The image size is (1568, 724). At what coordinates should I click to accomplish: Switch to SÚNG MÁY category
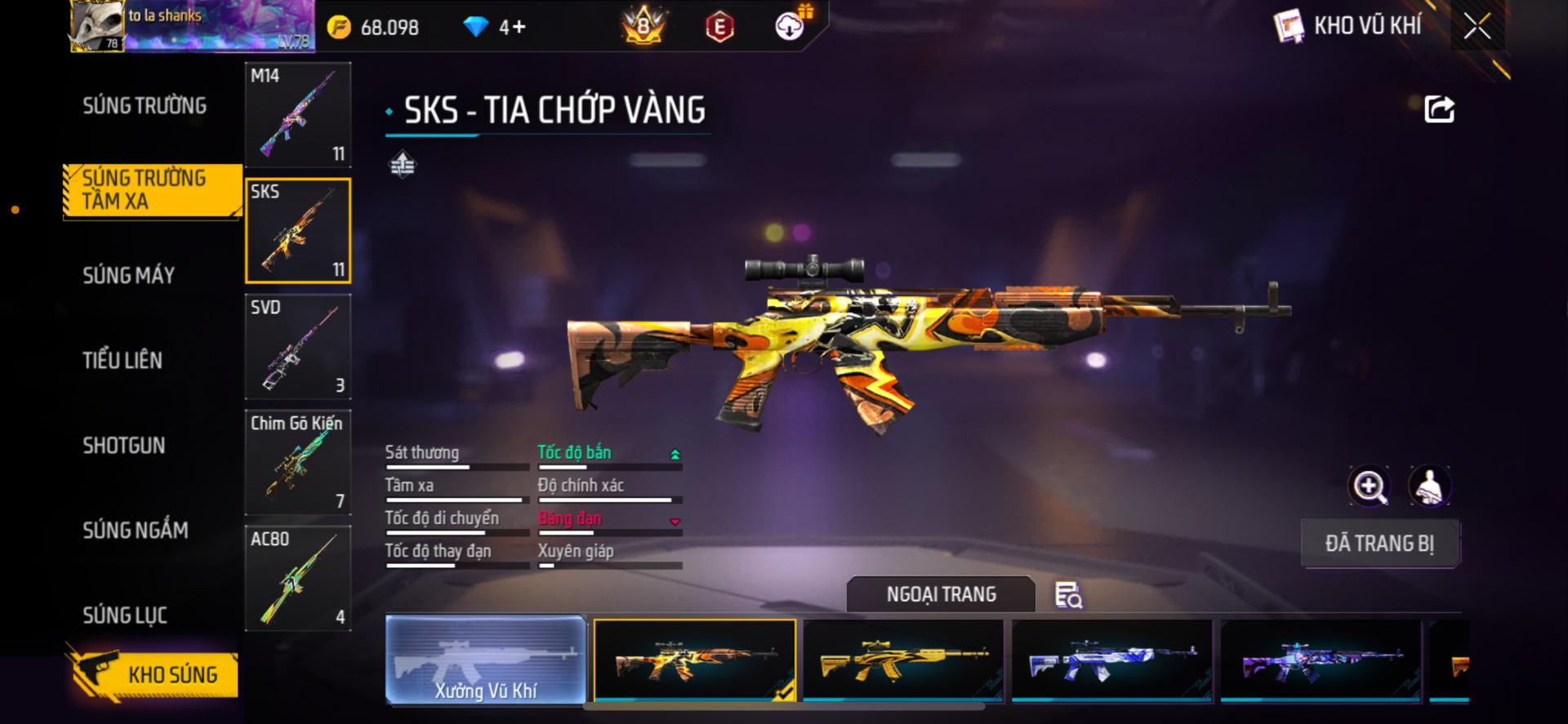[x=129, y=275]
